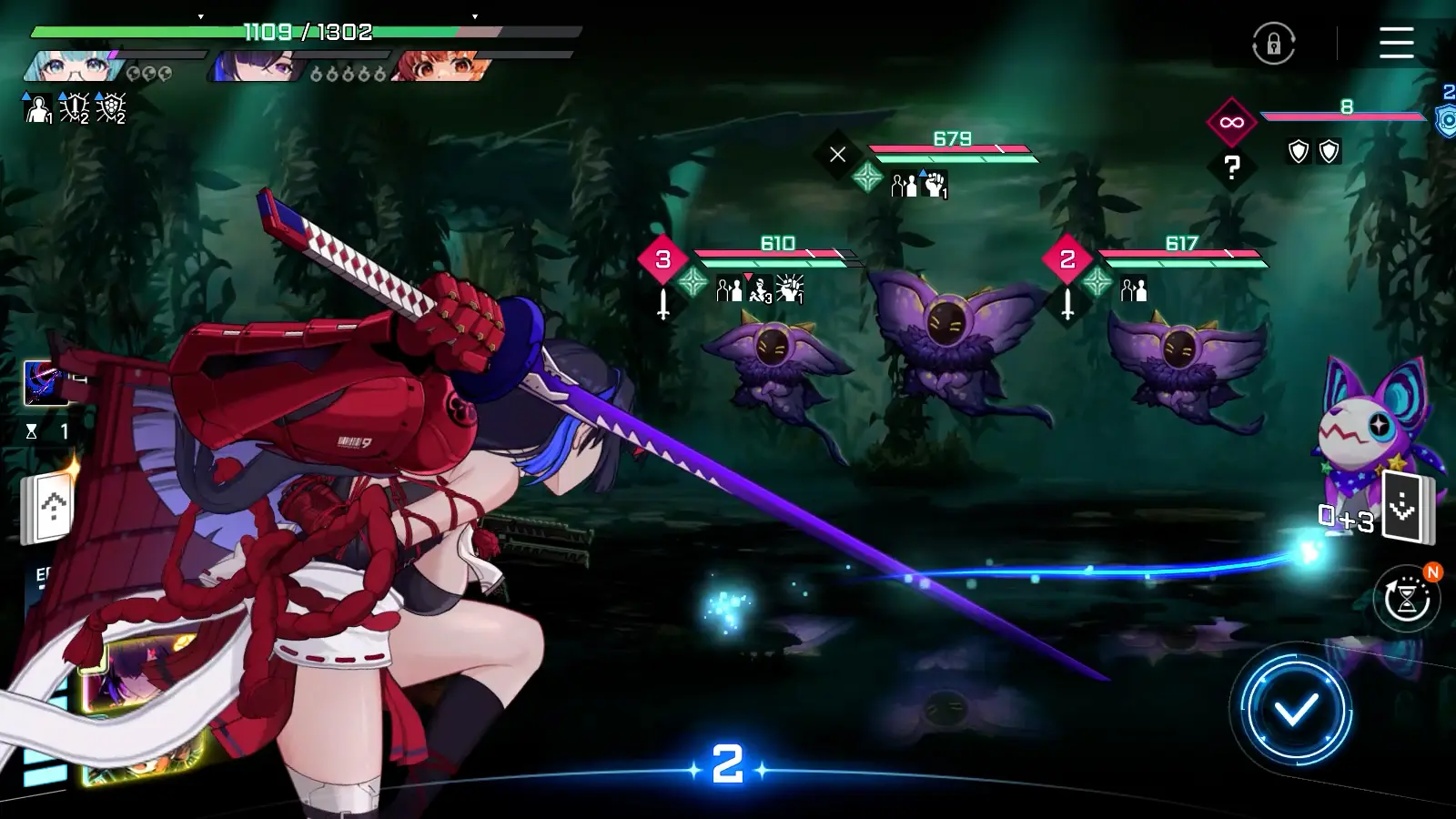The height and width of the screenshot is (819, 1456).
Task: Open the dark blade skill icon
Action: [x=44, y=382]
